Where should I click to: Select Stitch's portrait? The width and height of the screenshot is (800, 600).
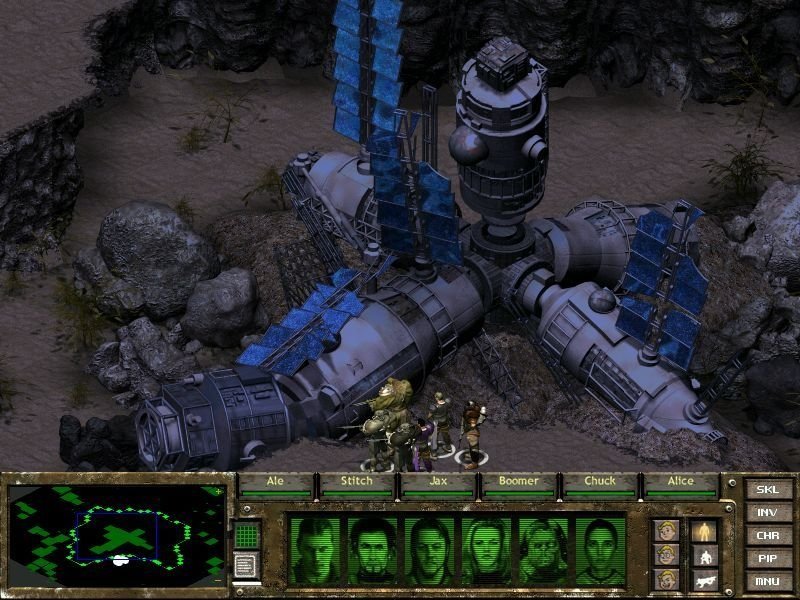373,551
